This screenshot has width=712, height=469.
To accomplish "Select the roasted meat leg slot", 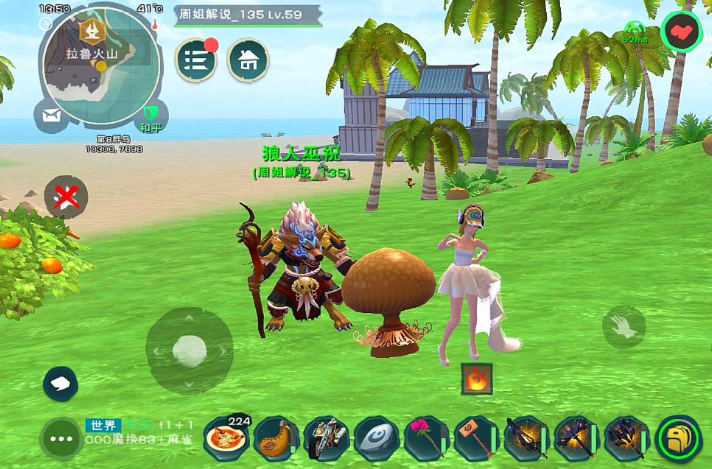I will click(276, 437).
